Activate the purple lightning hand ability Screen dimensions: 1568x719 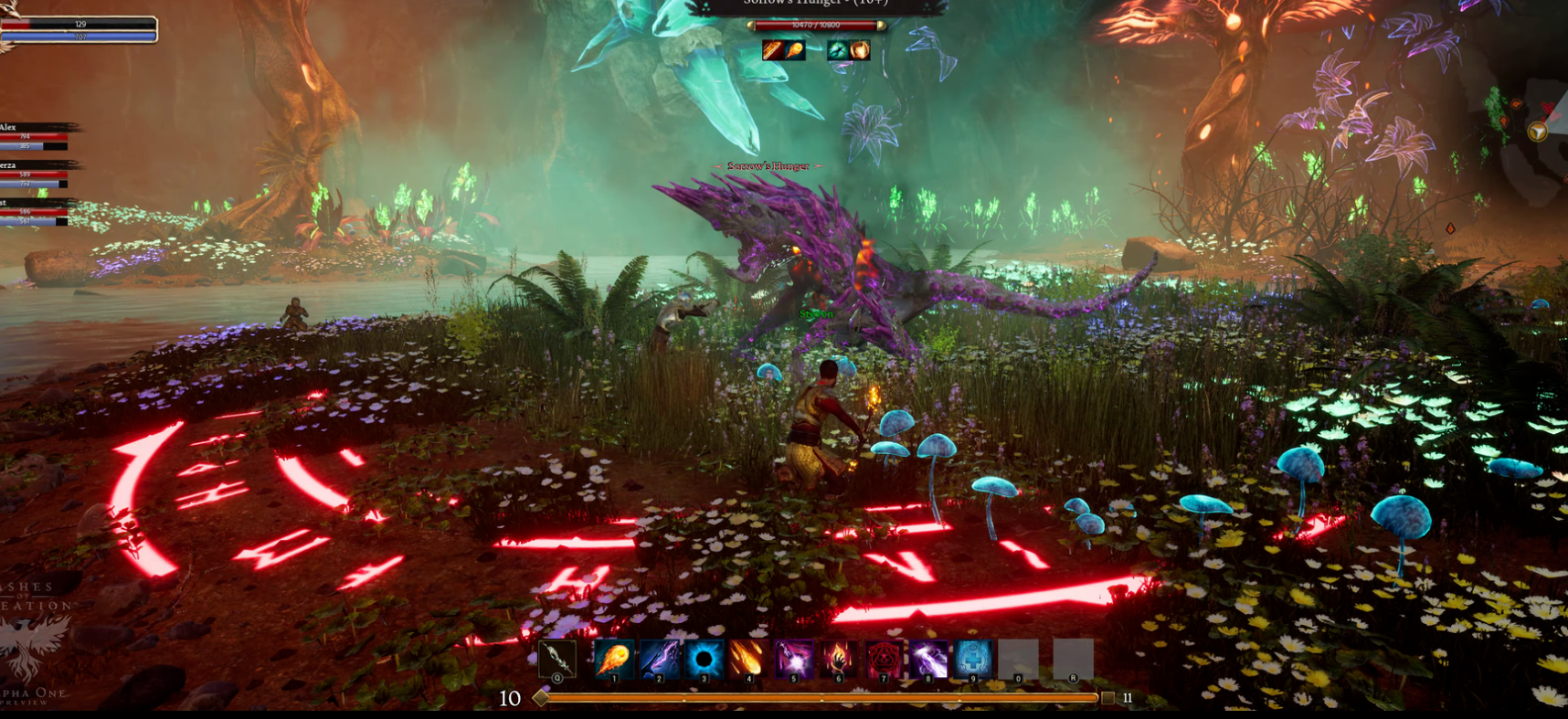(659, 659)
